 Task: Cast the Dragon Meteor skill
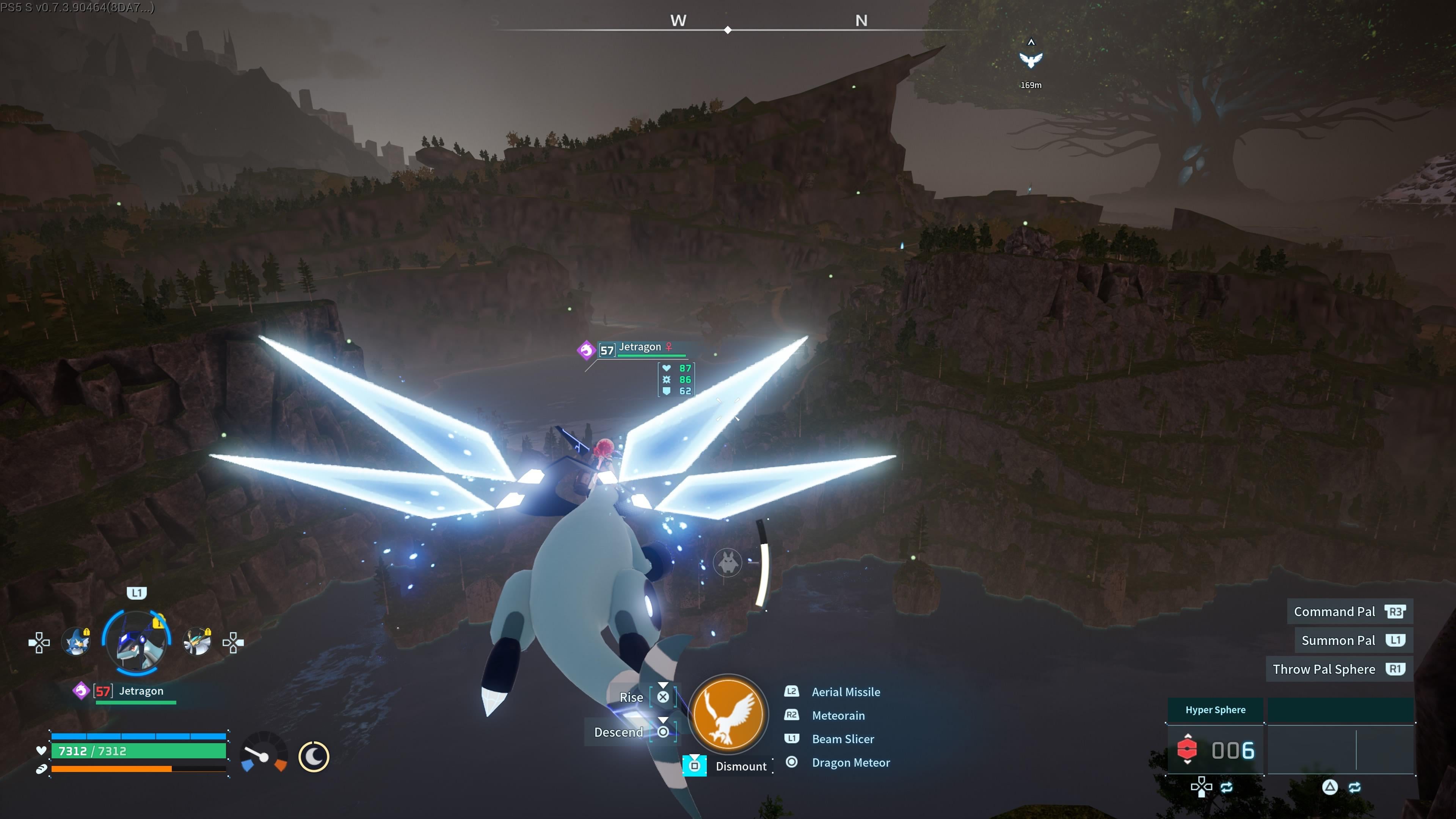click(x=850, y=763)
